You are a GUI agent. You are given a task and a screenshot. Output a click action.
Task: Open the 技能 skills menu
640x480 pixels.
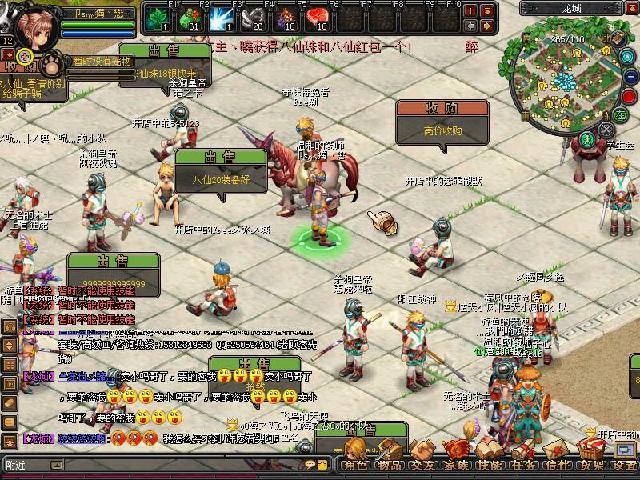[x=490, y=464]
